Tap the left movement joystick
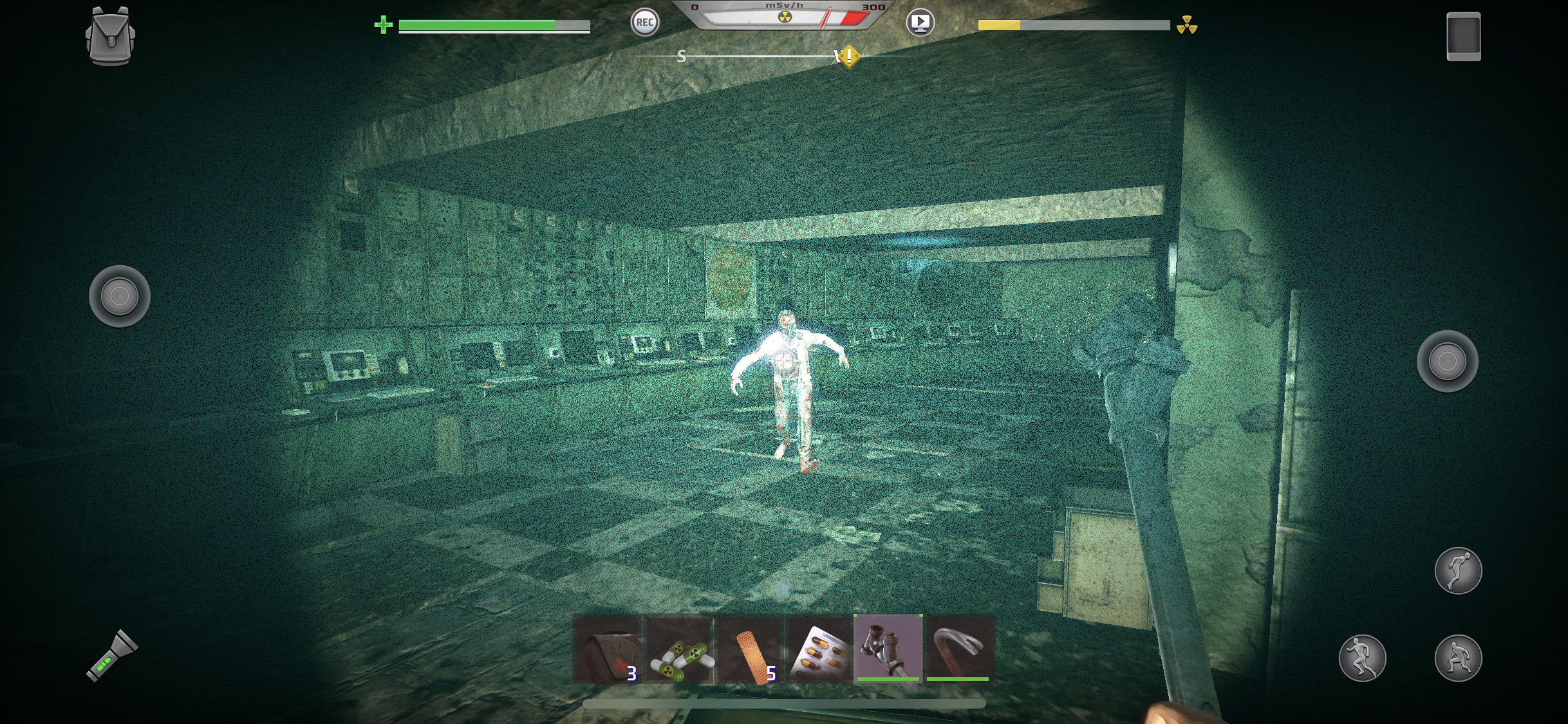Viewport: 1568px width, 724px height. (120, 296)
